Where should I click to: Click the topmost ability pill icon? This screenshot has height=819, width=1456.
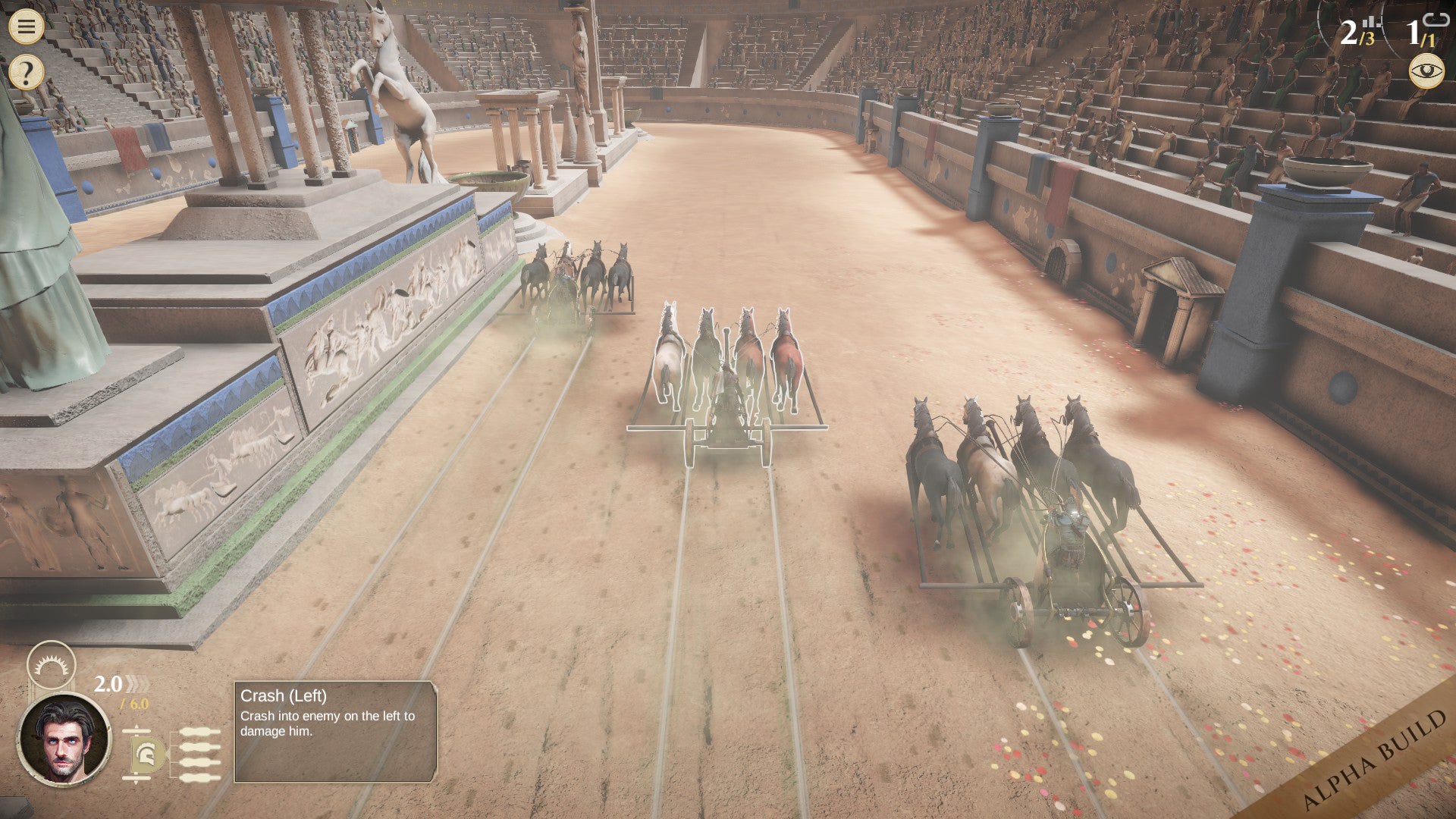(199, 731)
